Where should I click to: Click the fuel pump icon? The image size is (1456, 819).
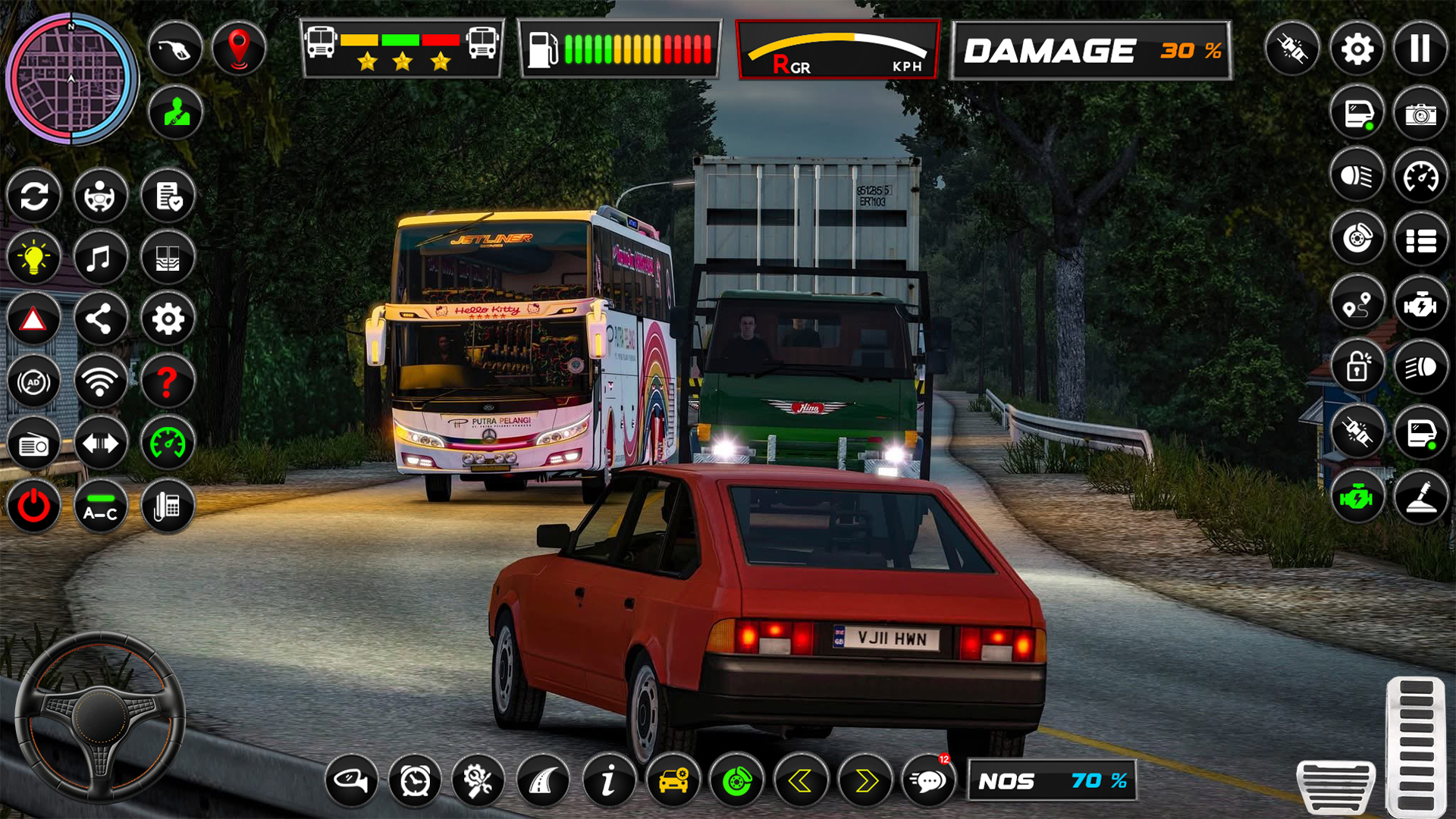(175, 46)
